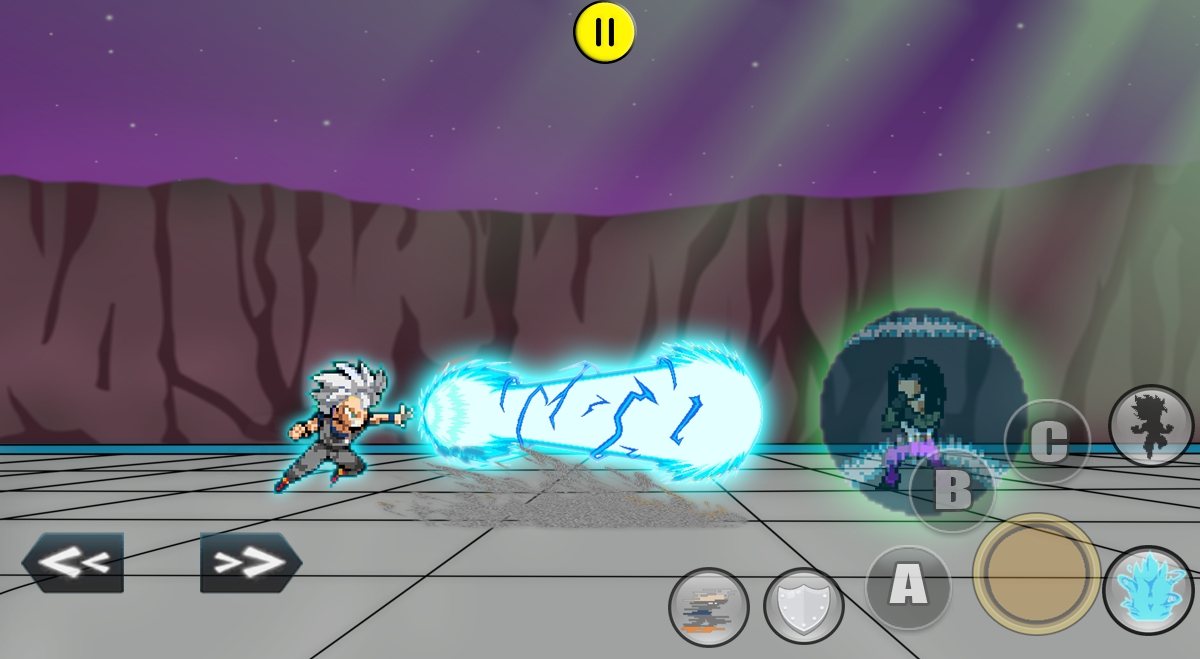Trigger the C attack button
Image resolution: width=1200 pixels, height=659 pixels.
pos(1047,441)
